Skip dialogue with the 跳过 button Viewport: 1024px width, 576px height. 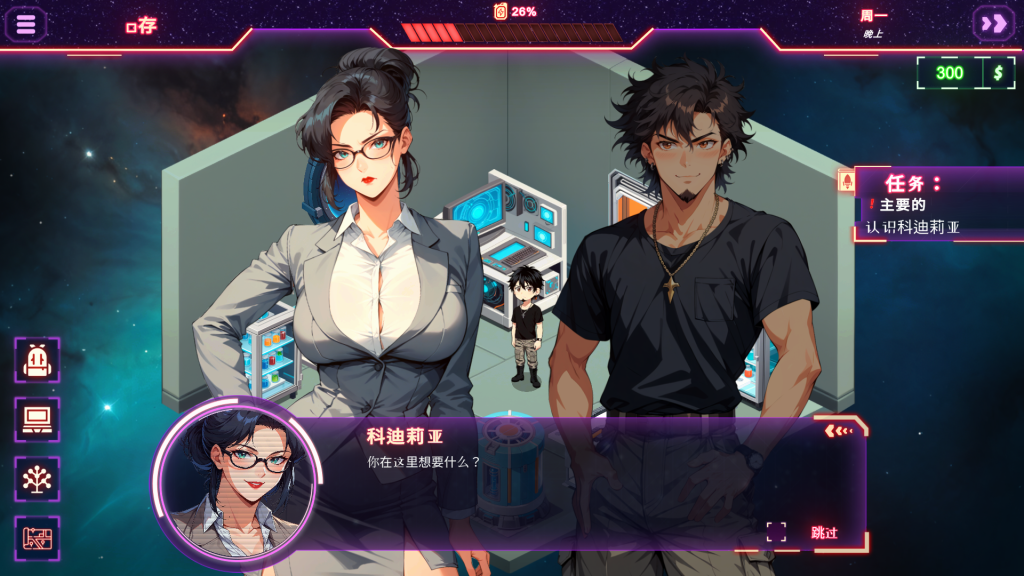click(x=824, y=533)
